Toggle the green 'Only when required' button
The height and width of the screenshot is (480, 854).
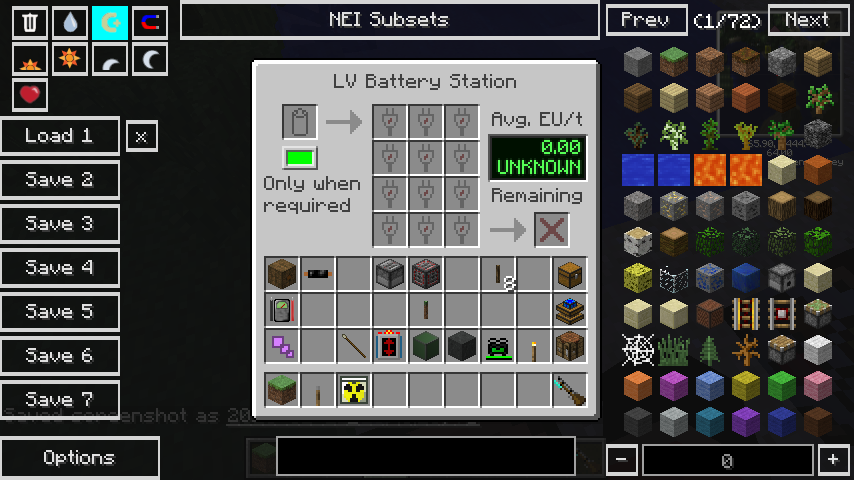point(299,158)
